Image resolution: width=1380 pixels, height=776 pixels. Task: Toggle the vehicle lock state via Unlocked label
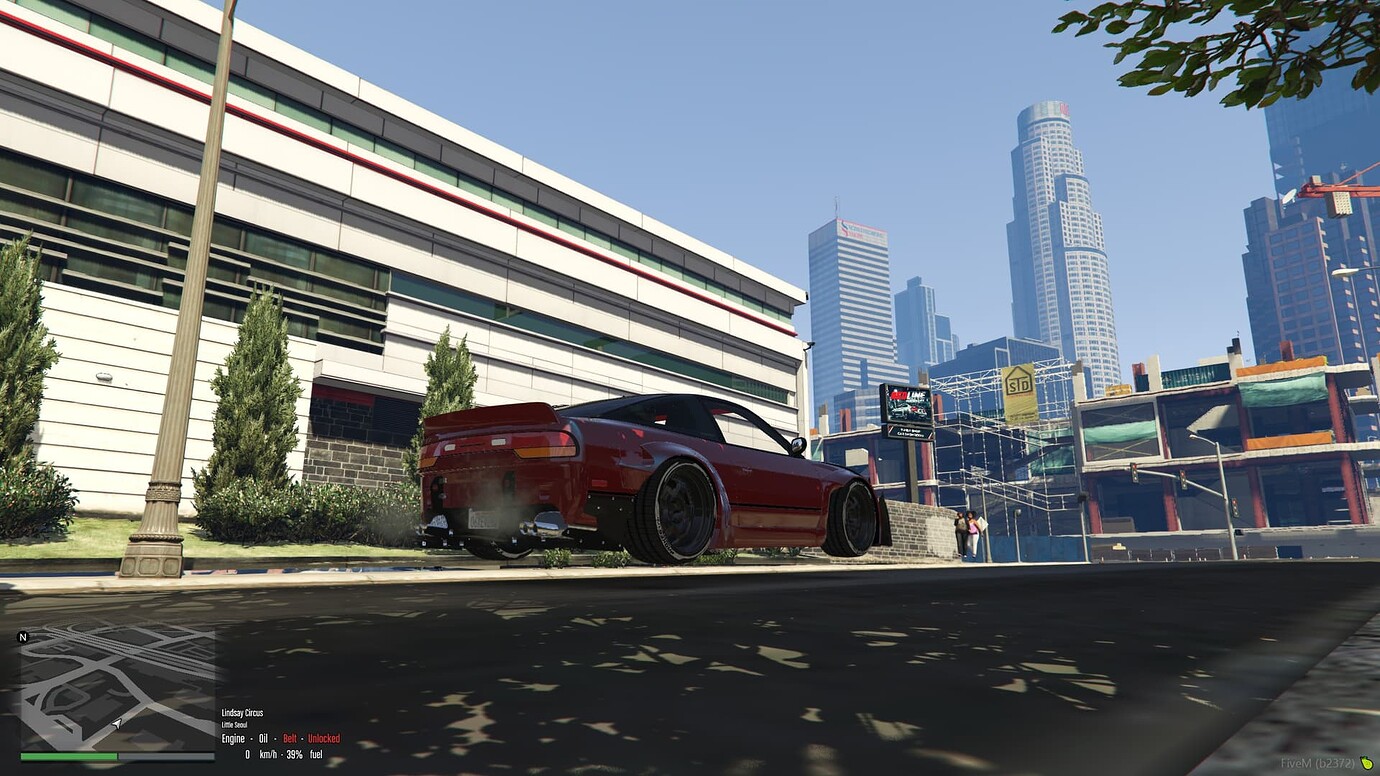click(322, 738)
